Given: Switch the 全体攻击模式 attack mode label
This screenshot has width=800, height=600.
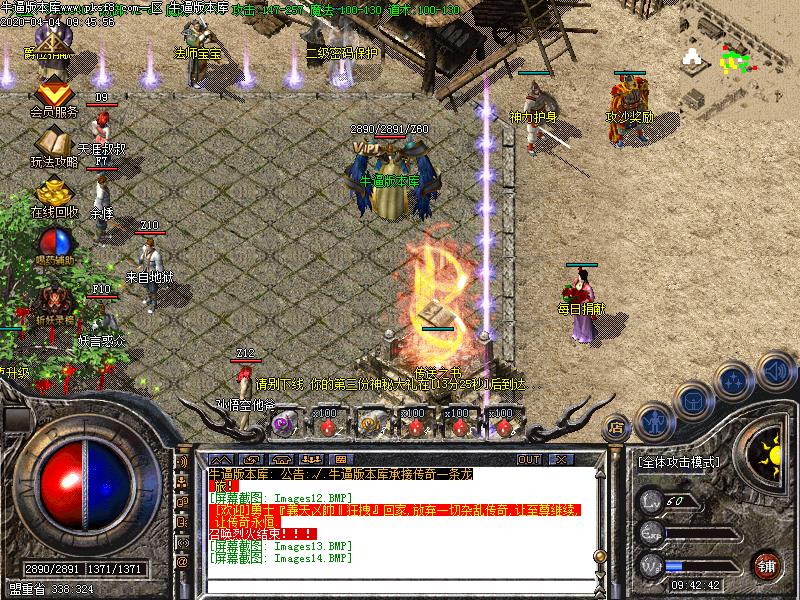Looking at the screenshot, I should [x=679, y=463].
